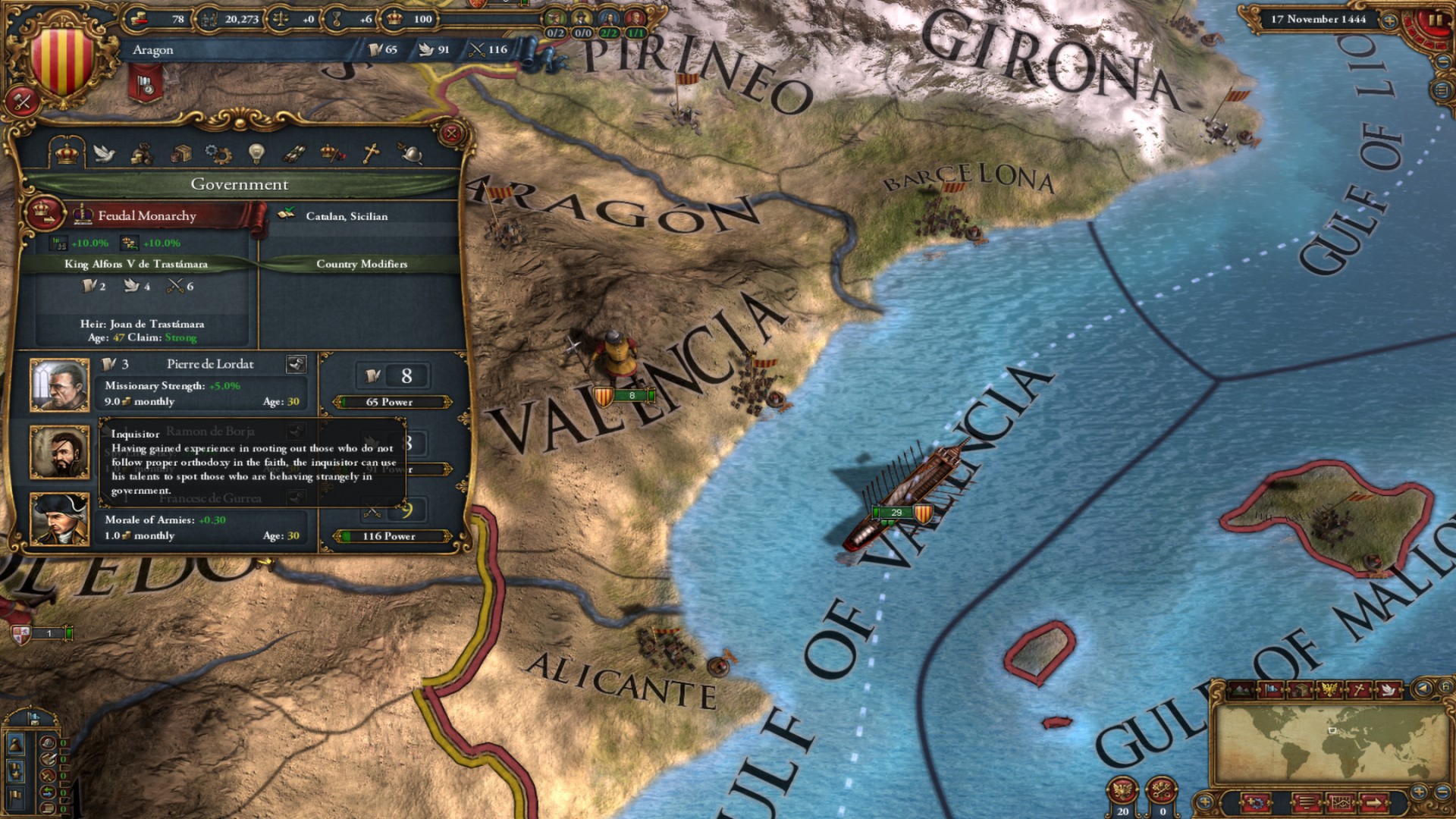
Task: Expand the ledger from the bottom-right bar
Action: click(x=1340, y=802)
